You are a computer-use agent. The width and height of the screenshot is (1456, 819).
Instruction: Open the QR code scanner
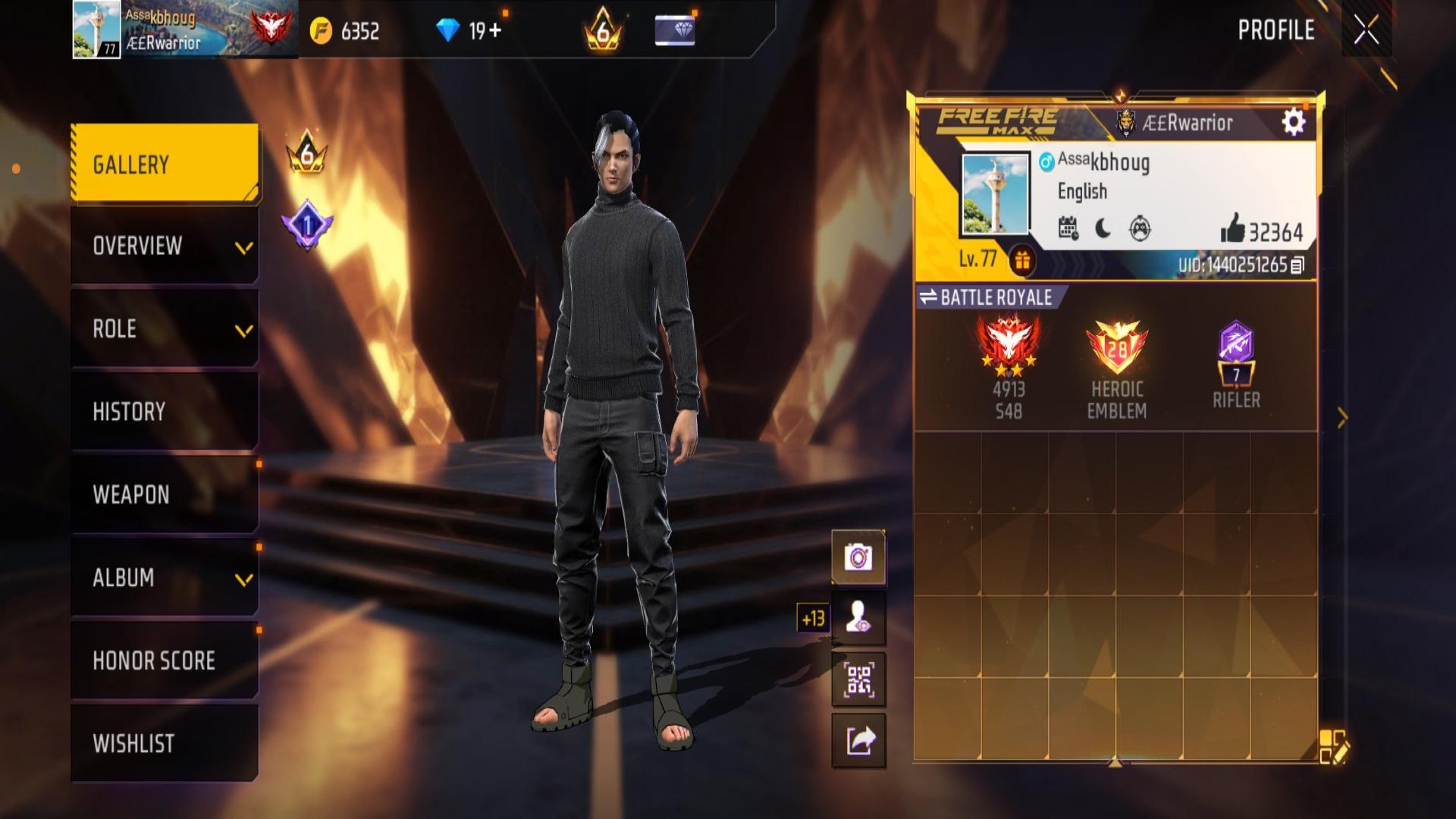tap(858, 679)
